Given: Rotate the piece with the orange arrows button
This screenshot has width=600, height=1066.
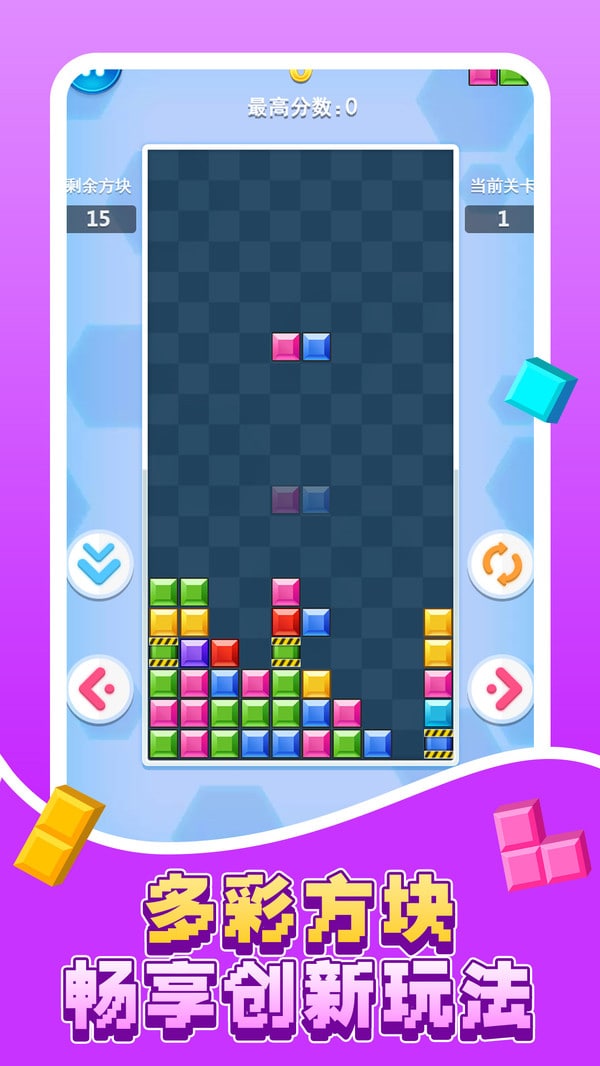Looking at the screenshot, I should (x=500, y=565).
